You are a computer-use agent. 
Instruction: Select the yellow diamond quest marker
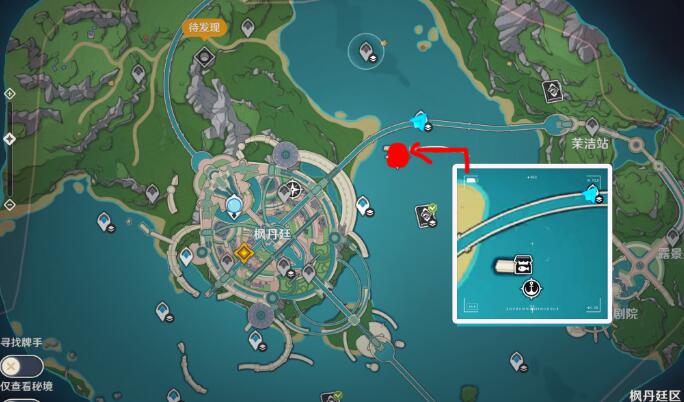243,255
